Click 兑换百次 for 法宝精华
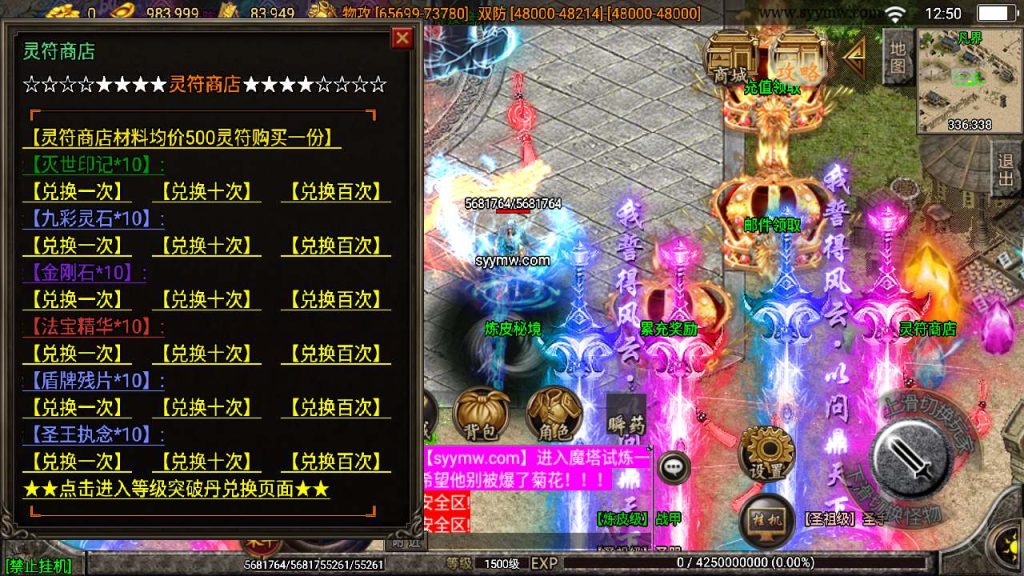The image size is (1024, 576). coord(335,353)
